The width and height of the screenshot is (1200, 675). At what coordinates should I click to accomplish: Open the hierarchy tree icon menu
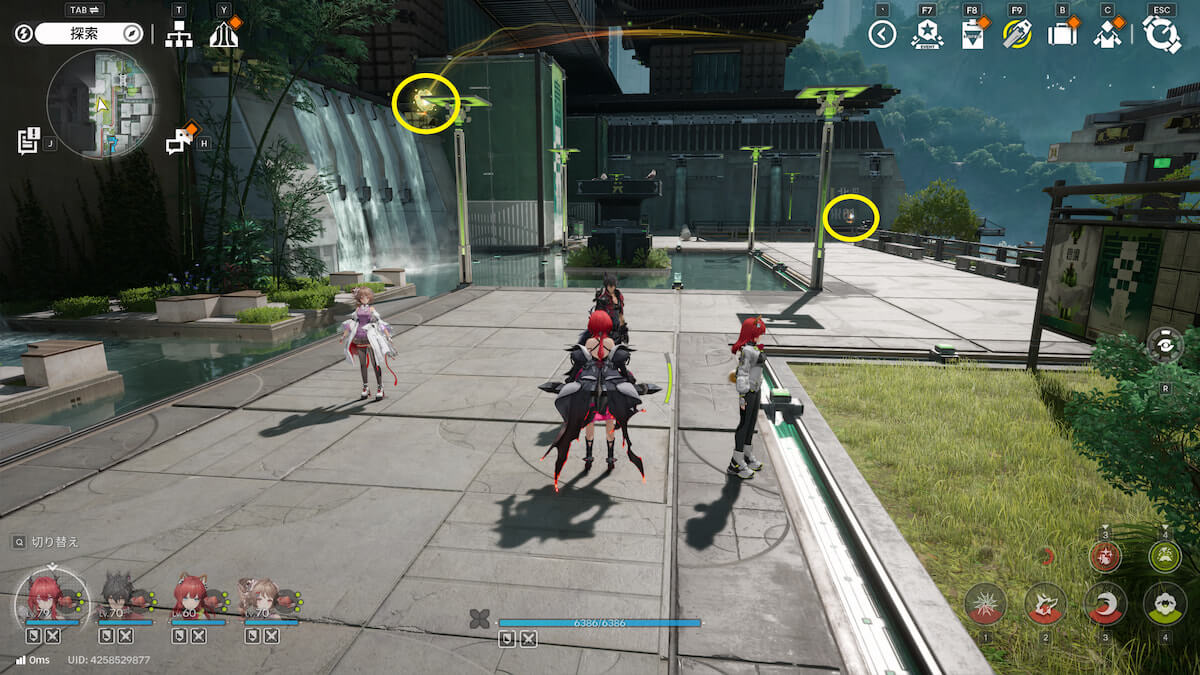pos(179,34)
